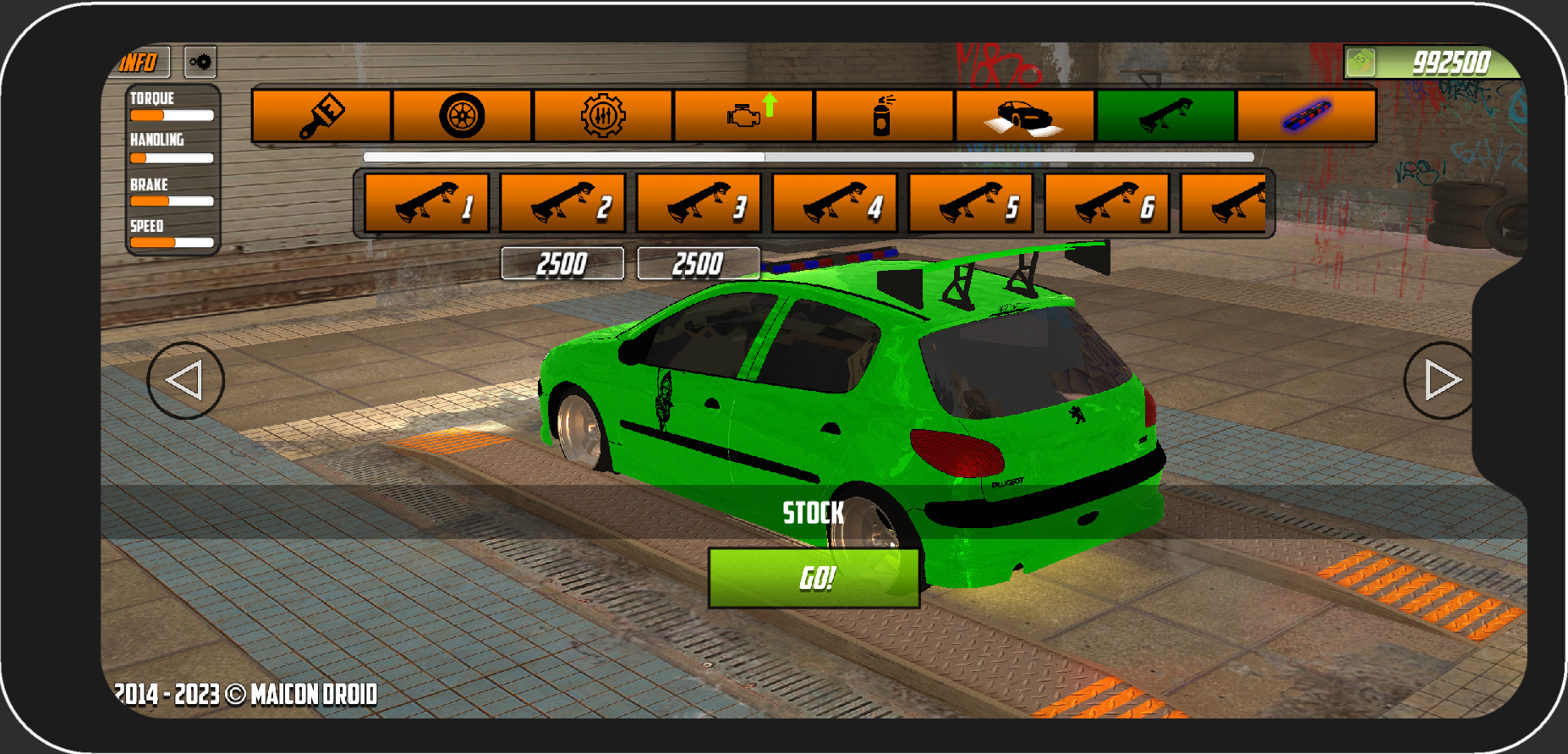Select spoiler option 6

1107,203
